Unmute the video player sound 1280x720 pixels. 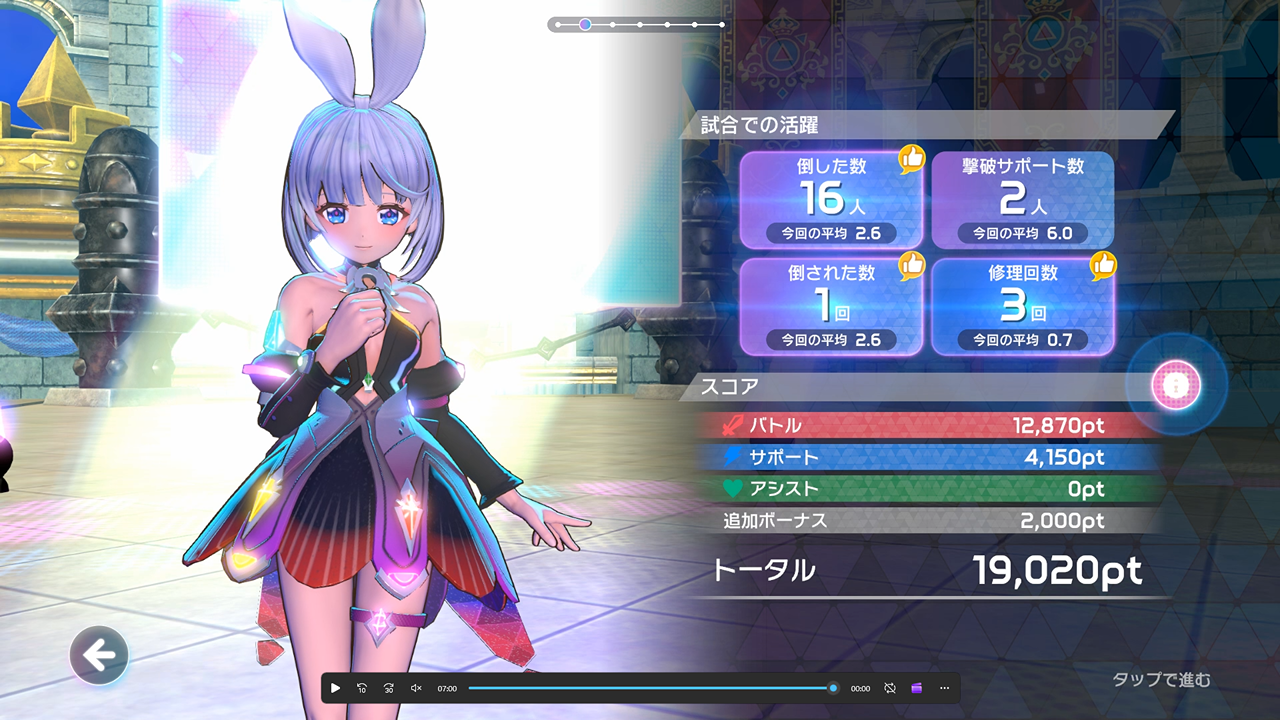pyautogui.click(x=416, y=688)
